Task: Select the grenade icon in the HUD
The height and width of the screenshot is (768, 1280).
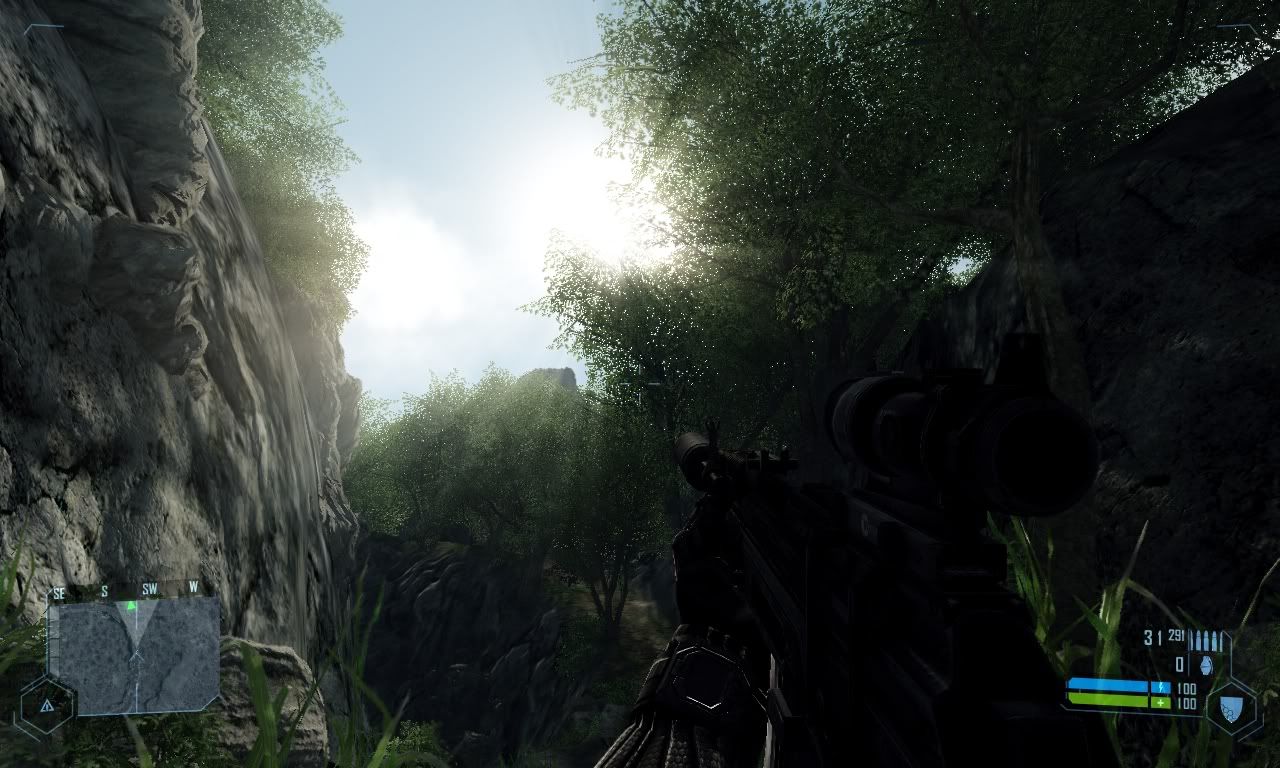Action: (x=1206, y=665)
